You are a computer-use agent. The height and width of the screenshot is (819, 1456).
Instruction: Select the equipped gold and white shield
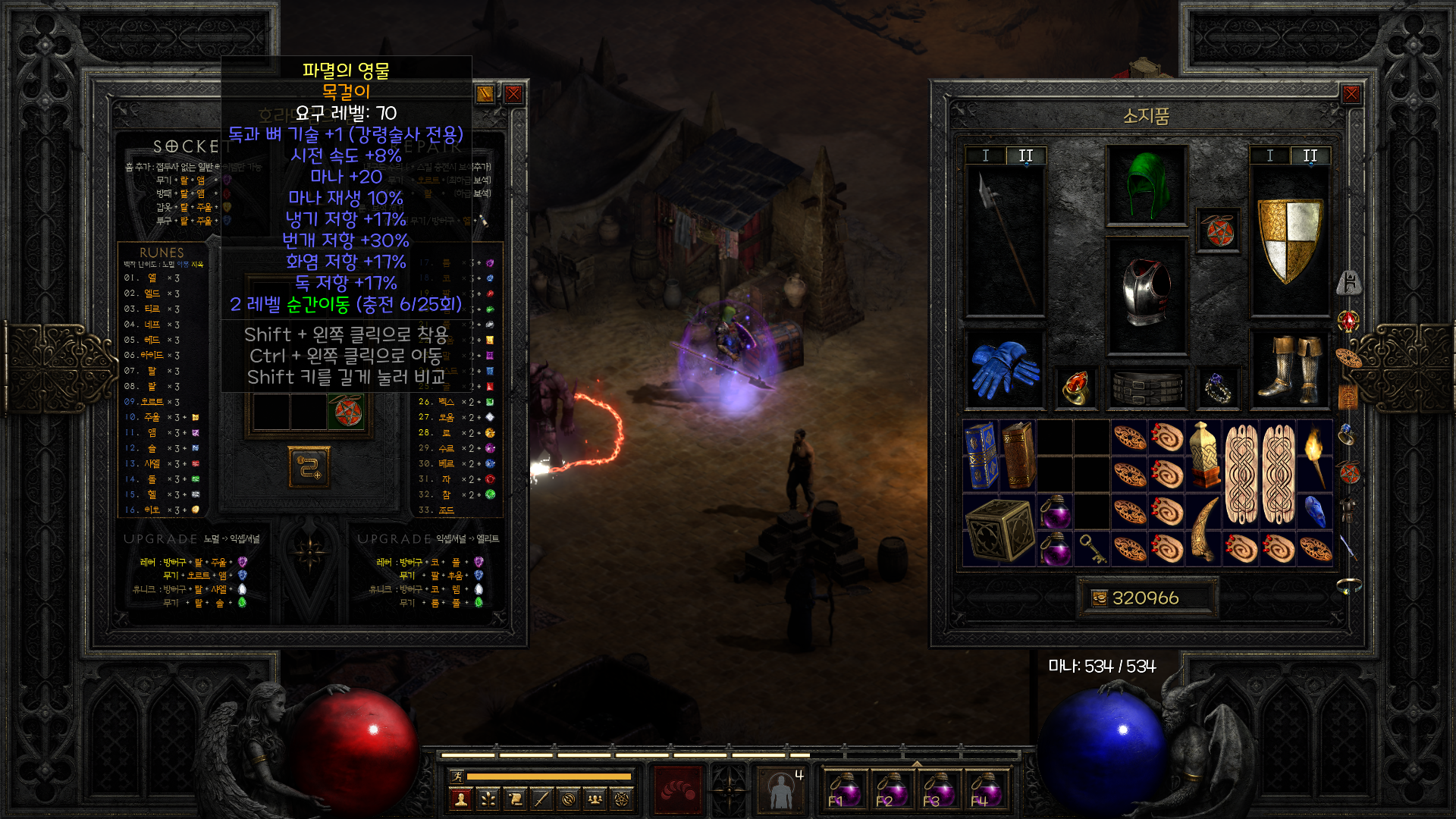[1289, 240]
